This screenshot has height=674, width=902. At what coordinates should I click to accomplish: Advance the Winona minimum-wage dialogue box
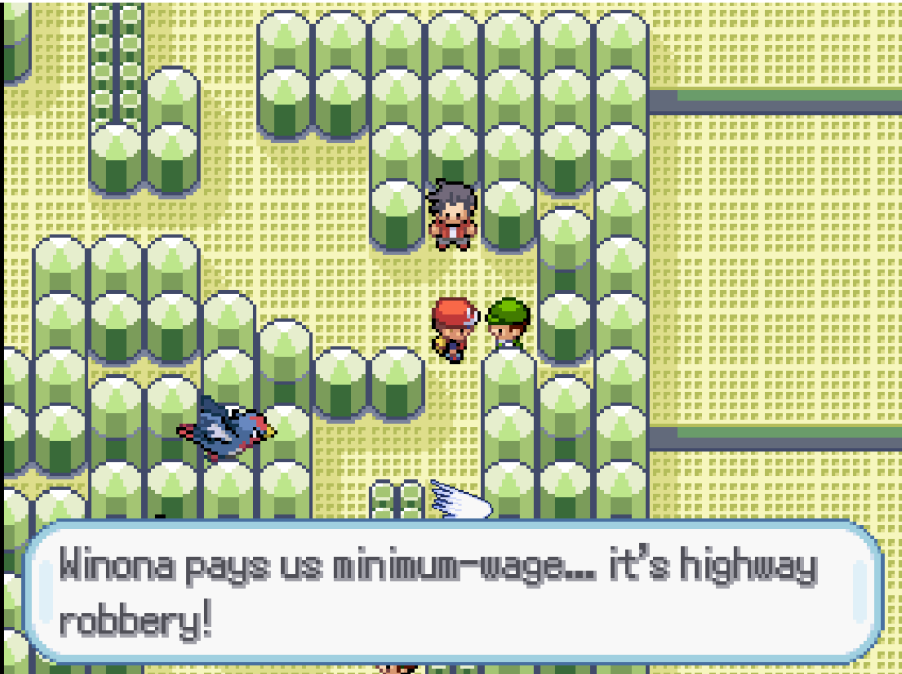(452, 592)
